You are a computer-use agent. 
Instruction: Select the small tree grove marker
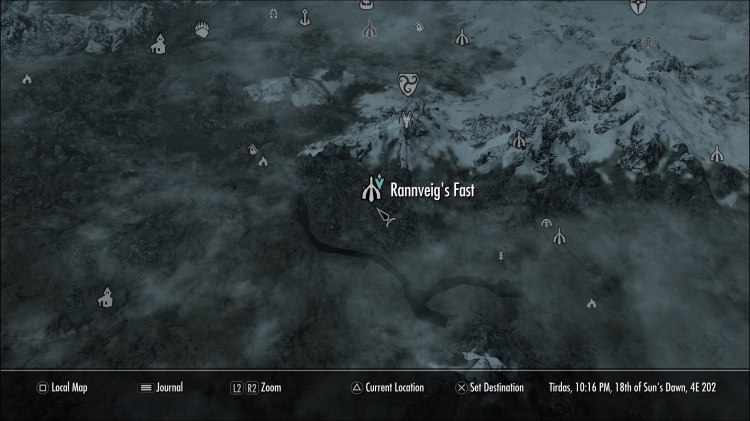click(x=501, y=256)
